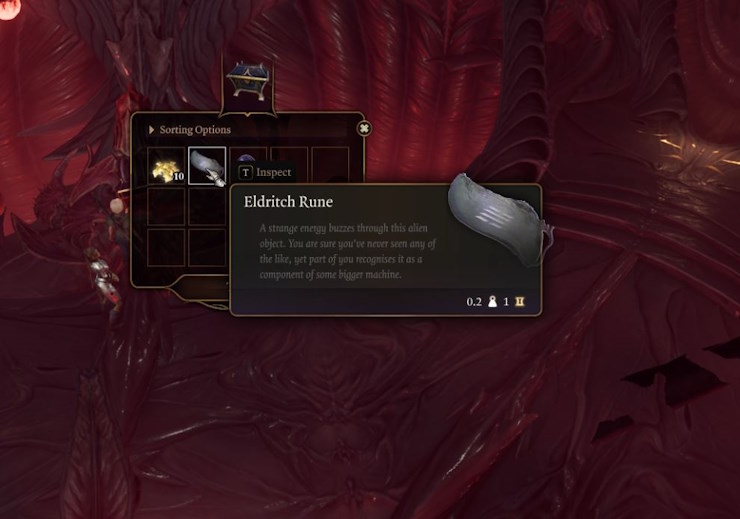Viewport: 740px width, 519px height.
Task: Select the Eldritch Rune item slot
Action: click(x=207, y=166)
